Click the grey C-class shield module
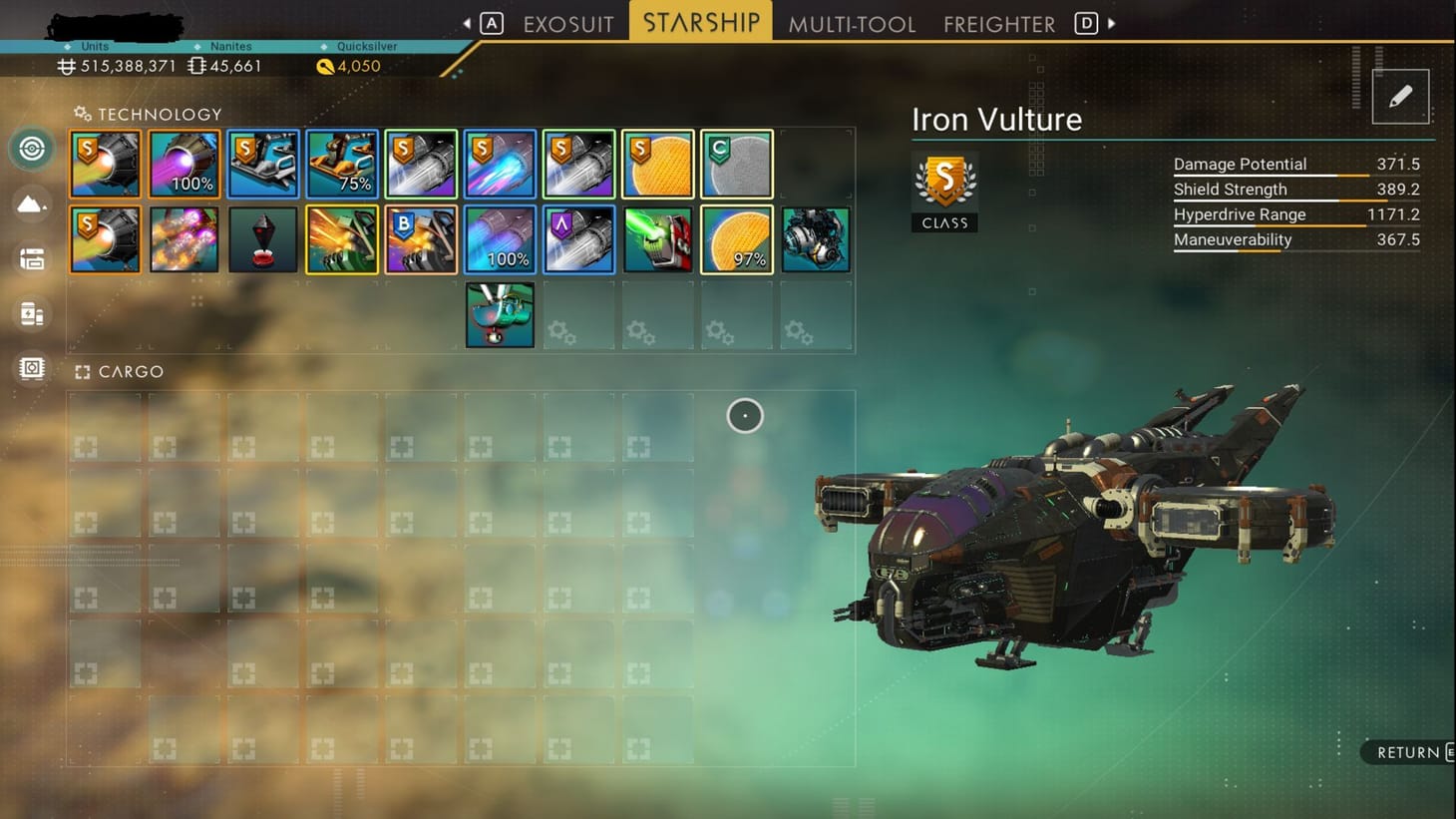This screenshot has height=819, width=1456. click(x=736, y=163)
